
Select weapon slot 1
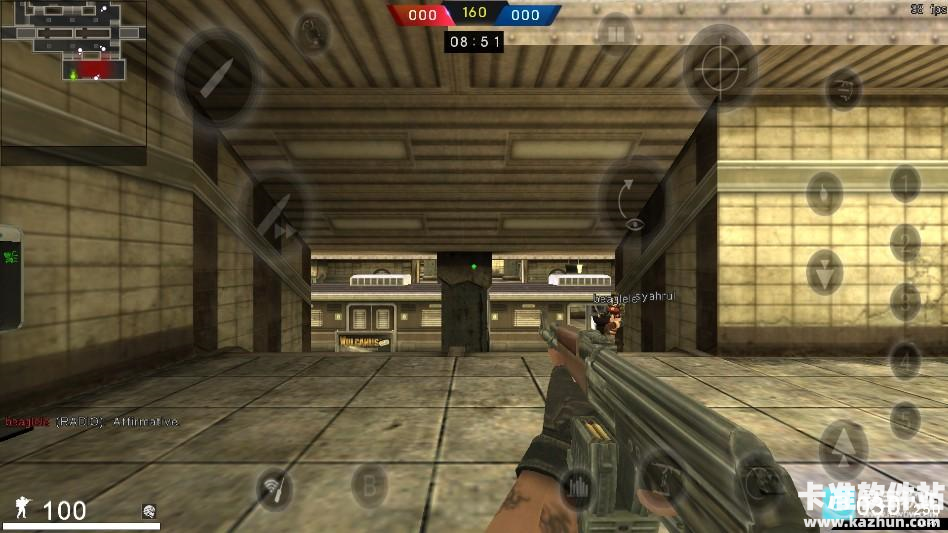click(x=905, y=183)
